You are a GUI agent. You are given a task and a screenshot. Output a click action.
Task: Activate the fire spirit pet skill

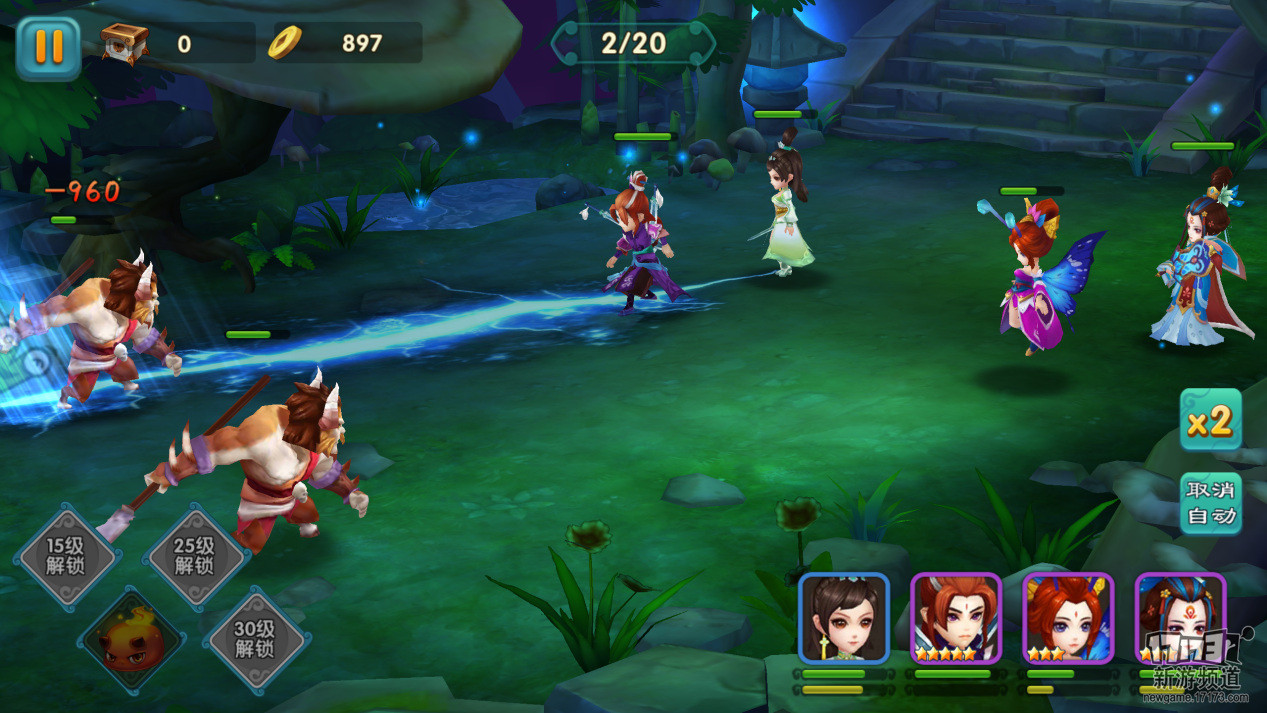132,640
